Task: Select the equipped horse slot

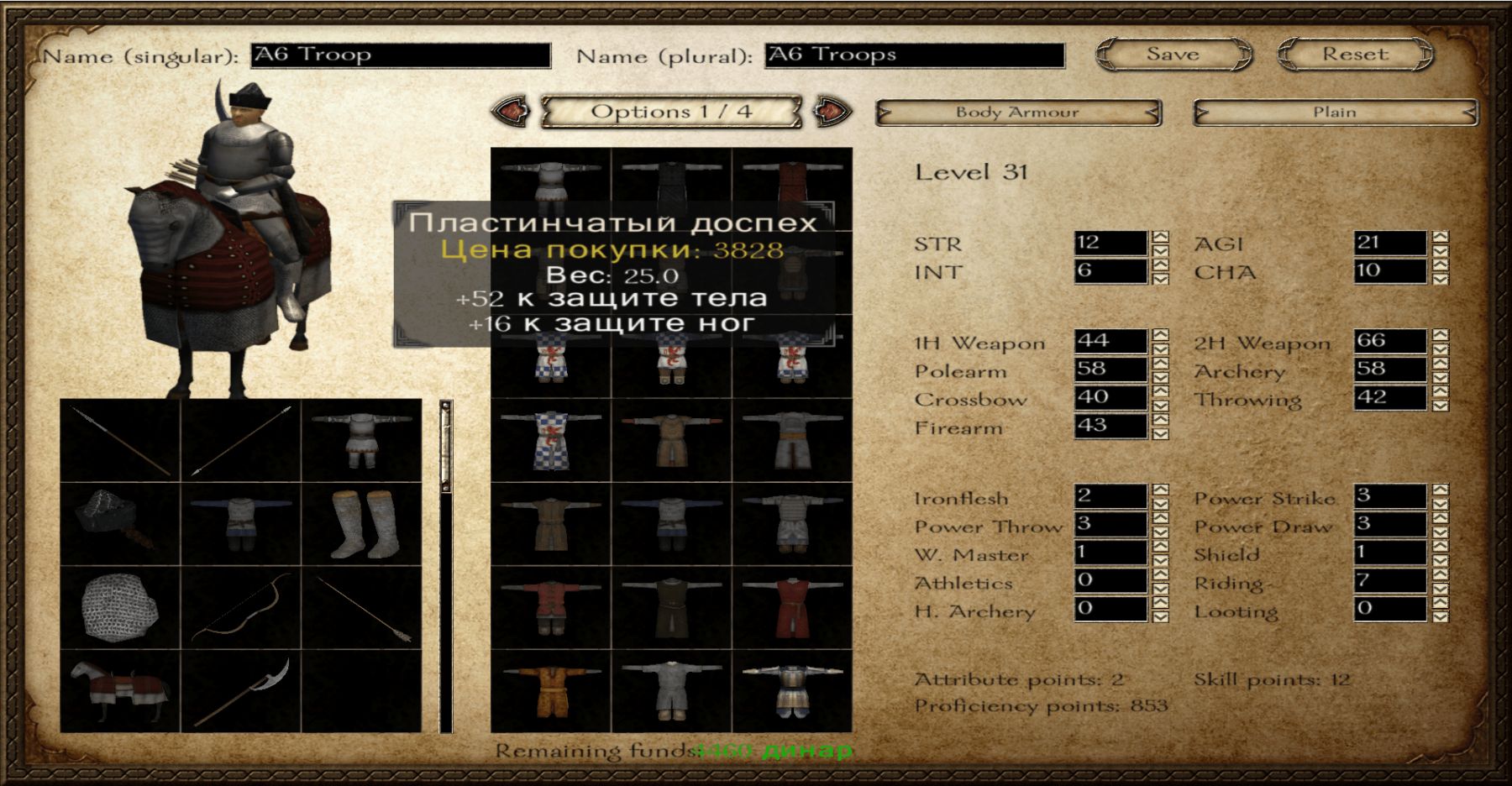Action: click(120, 691)
